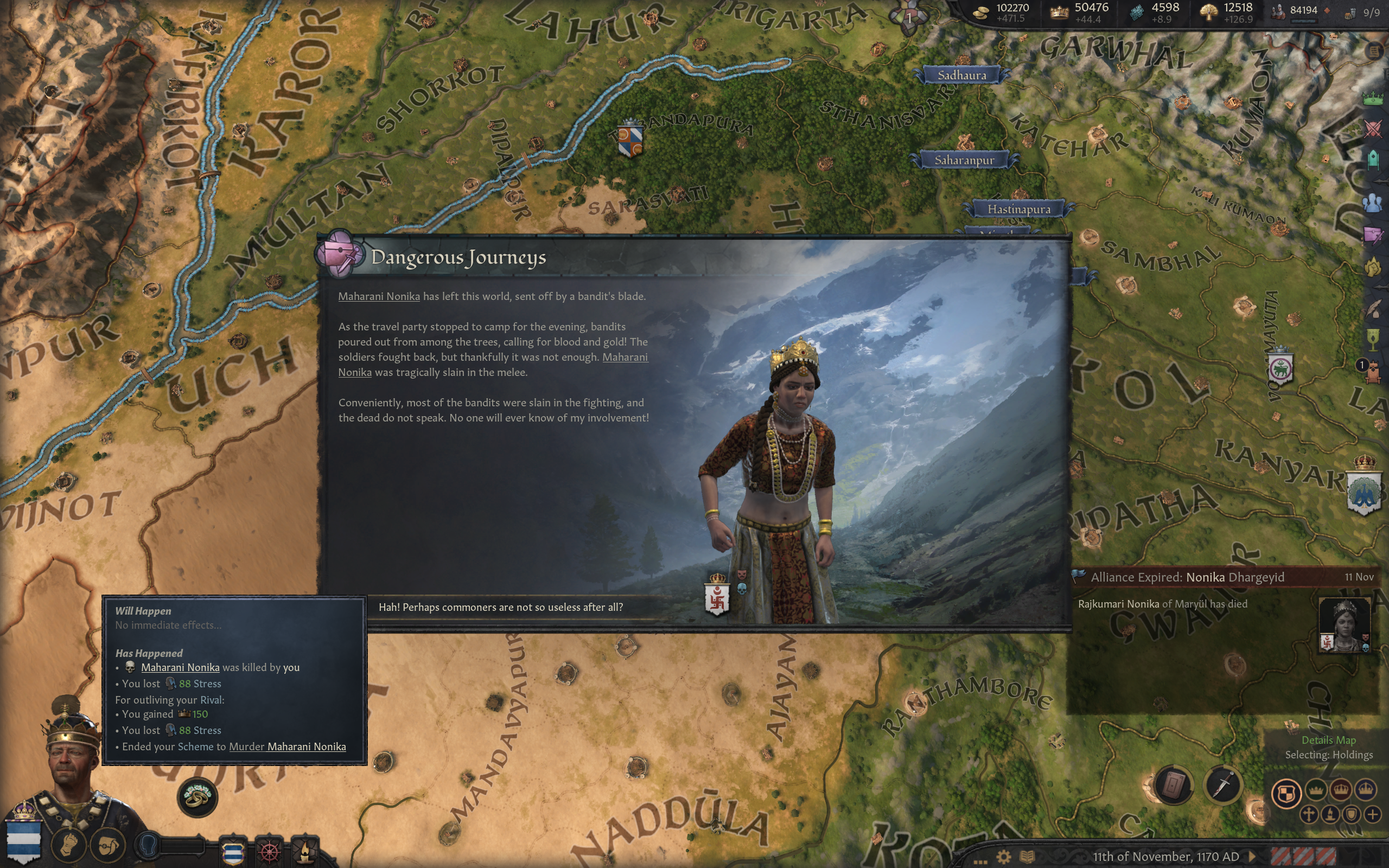Open the book lifestyle focus button
Viewport: 1389px width, 868px height.
(x=1174, y=784)
